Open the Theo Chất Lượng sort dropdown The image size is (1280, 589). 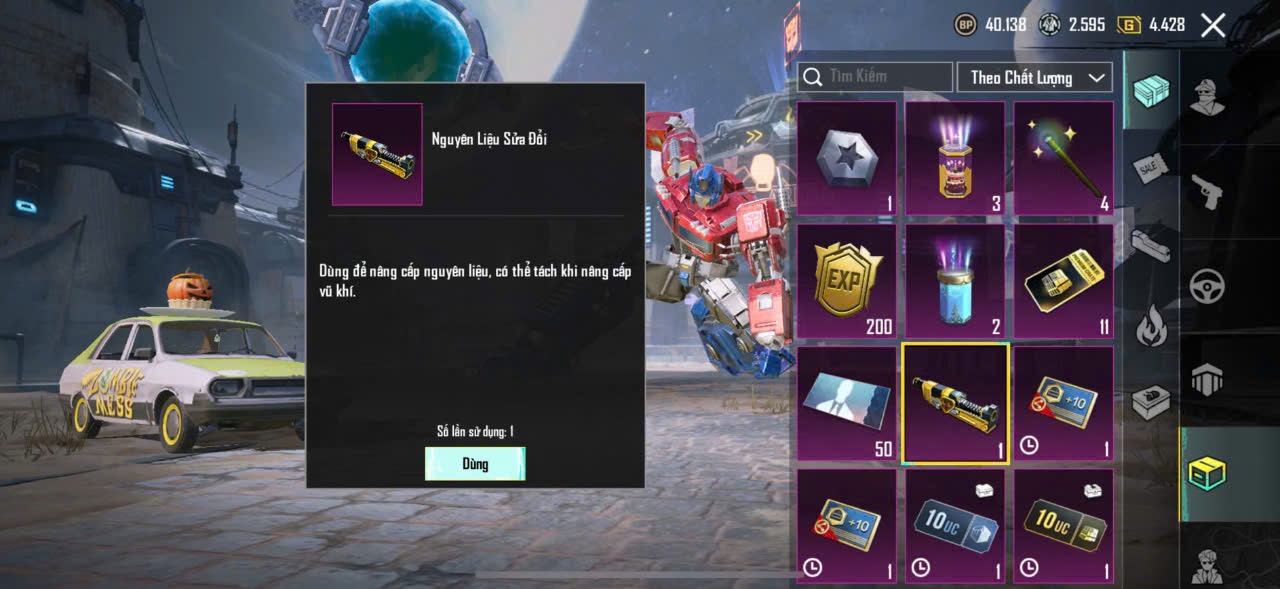click(x=1035, y=77)
